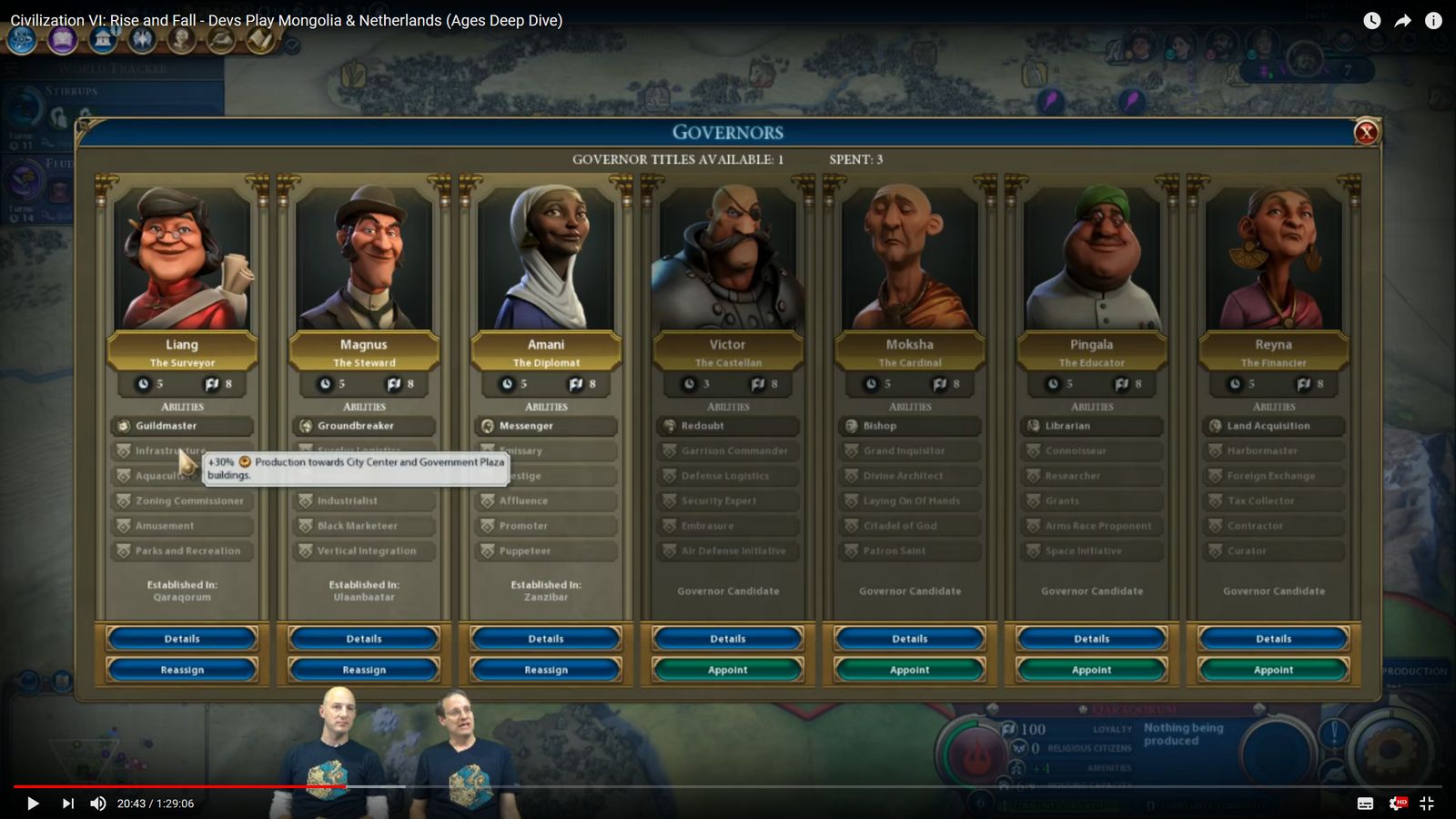The width and height of the screenshot is (1456, 819).
Task: Play the video
Action: (x=33, y=804)
